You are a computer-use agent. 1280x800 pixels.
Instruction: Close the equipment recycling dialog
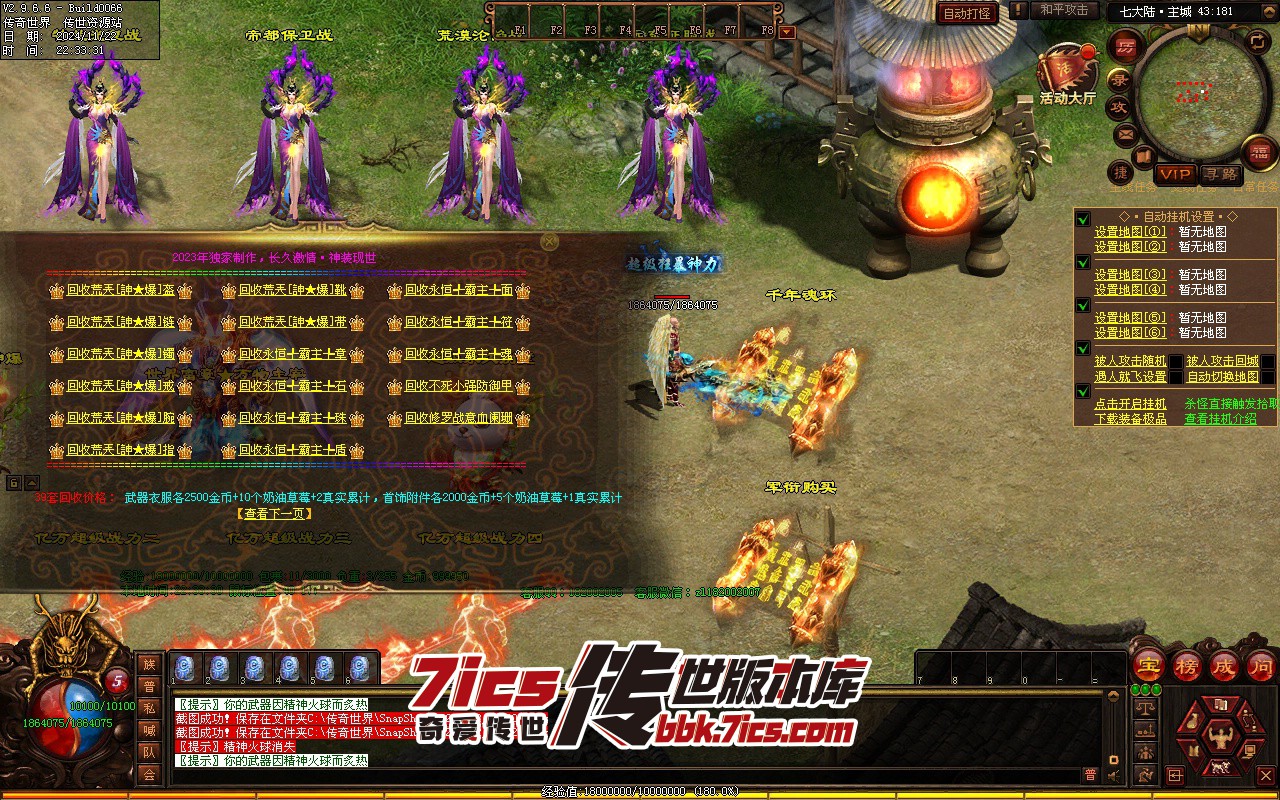549,242
